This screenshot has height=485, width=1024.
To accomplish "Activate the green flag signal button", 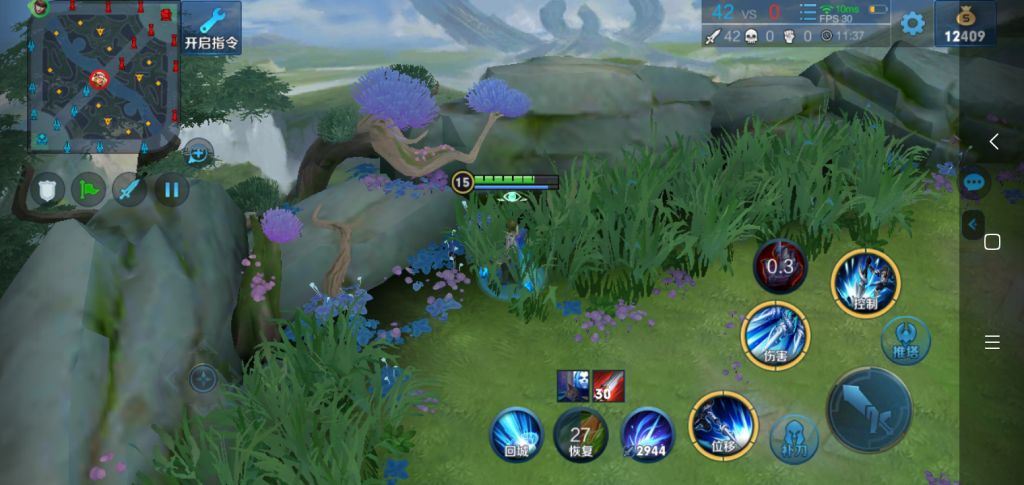I will coord(88,188).
